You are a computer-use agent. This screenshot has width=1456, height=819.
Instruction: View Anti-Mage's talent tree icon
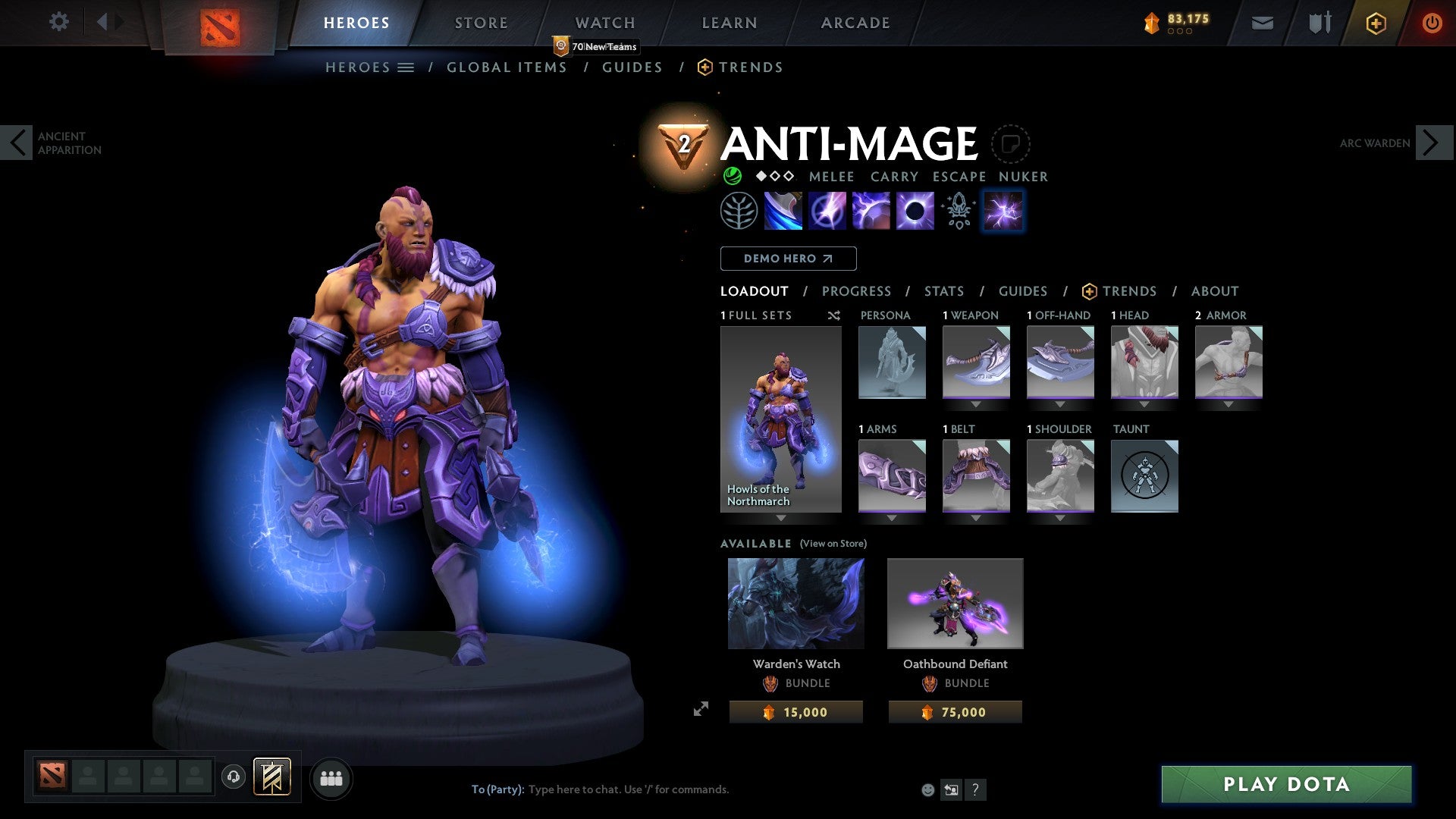tap(739, 210)
